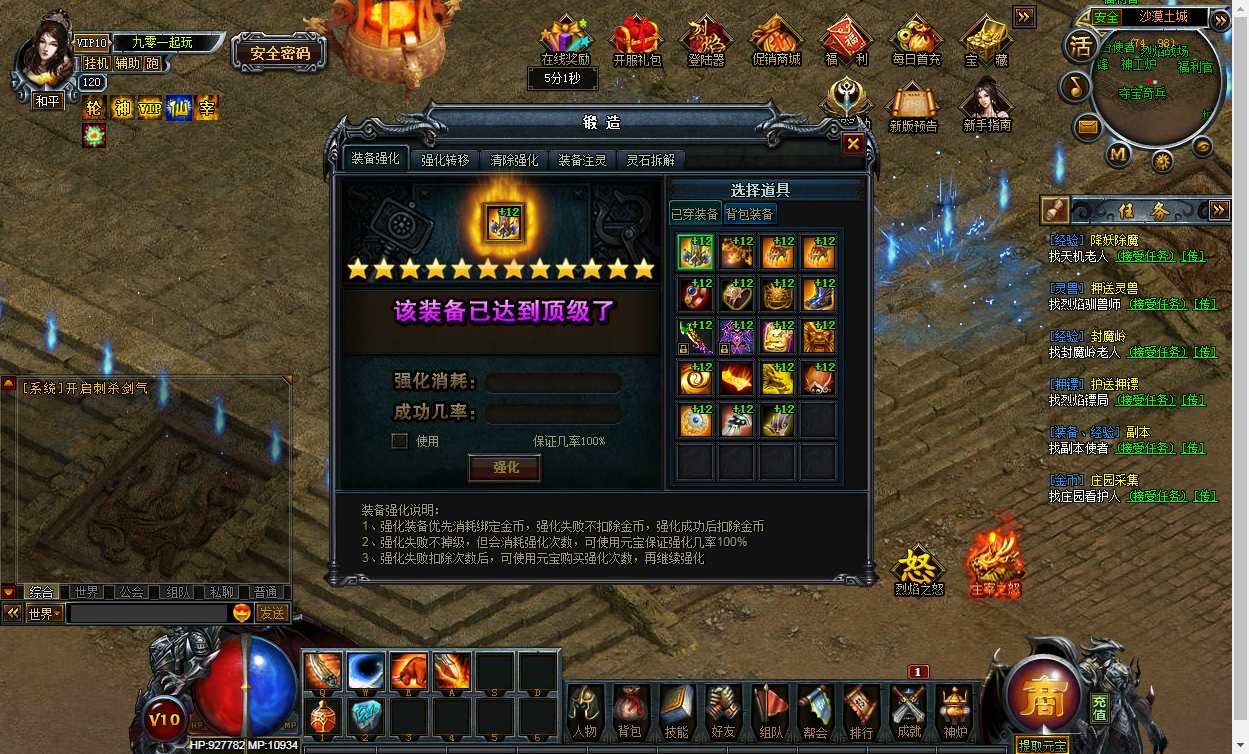Switch to the 强化转移 tab
The width and height of the screenshot is (1249, 754).
pyautogui.click(x=445, y=160)
